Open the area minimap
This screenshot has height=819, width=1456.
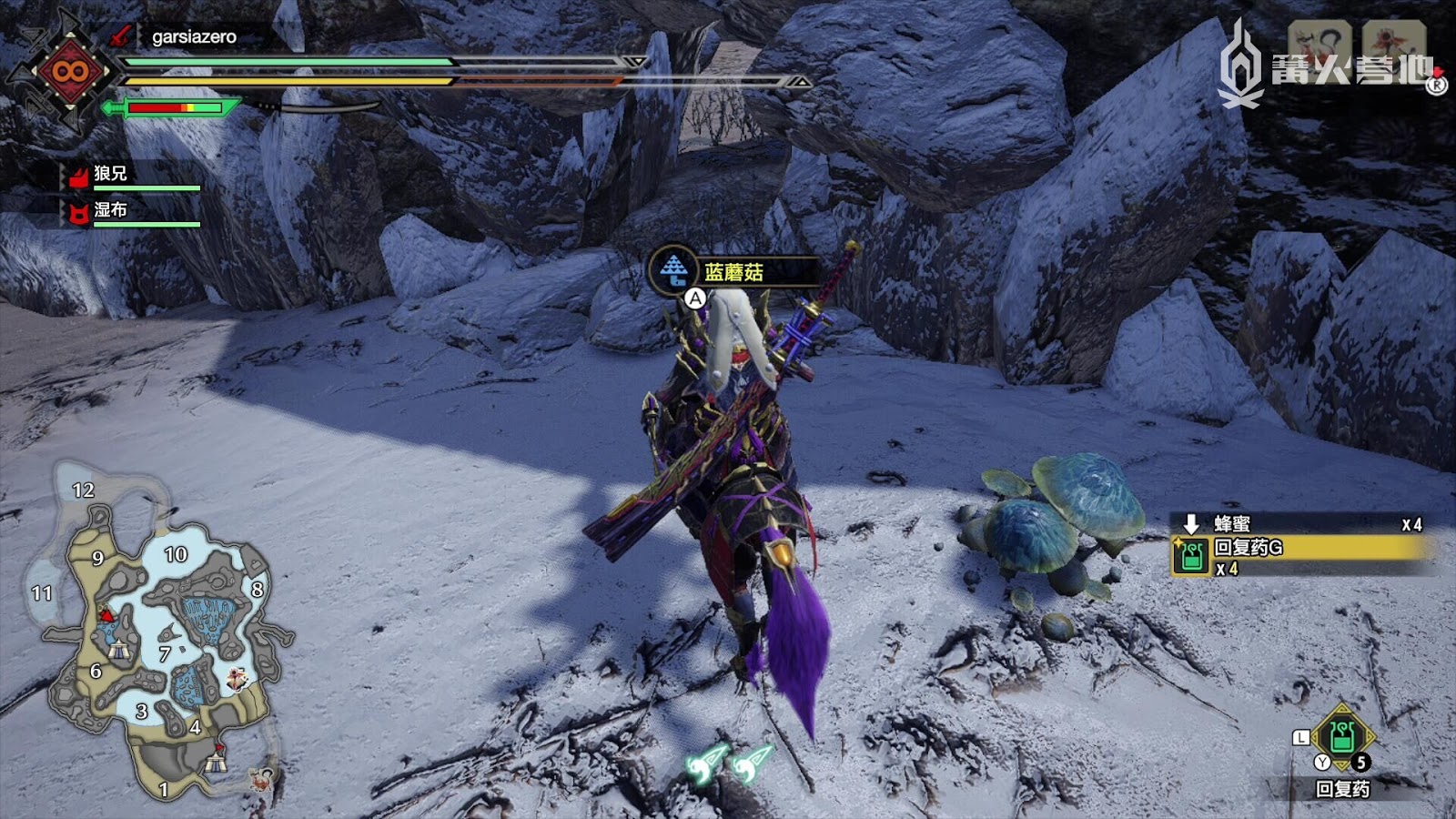(x=155, y=628)
